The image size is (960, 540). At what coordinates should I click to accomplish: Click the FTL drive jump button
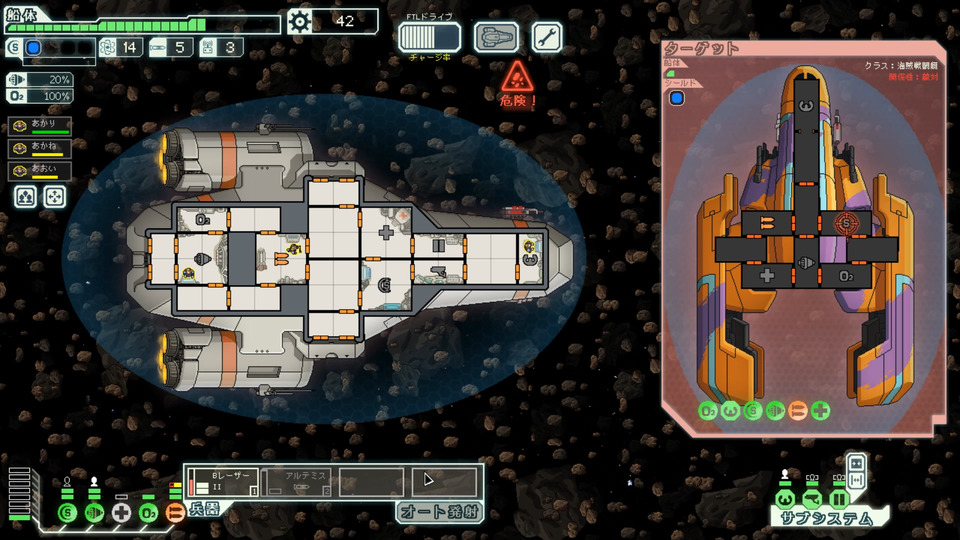click(429, 38)
